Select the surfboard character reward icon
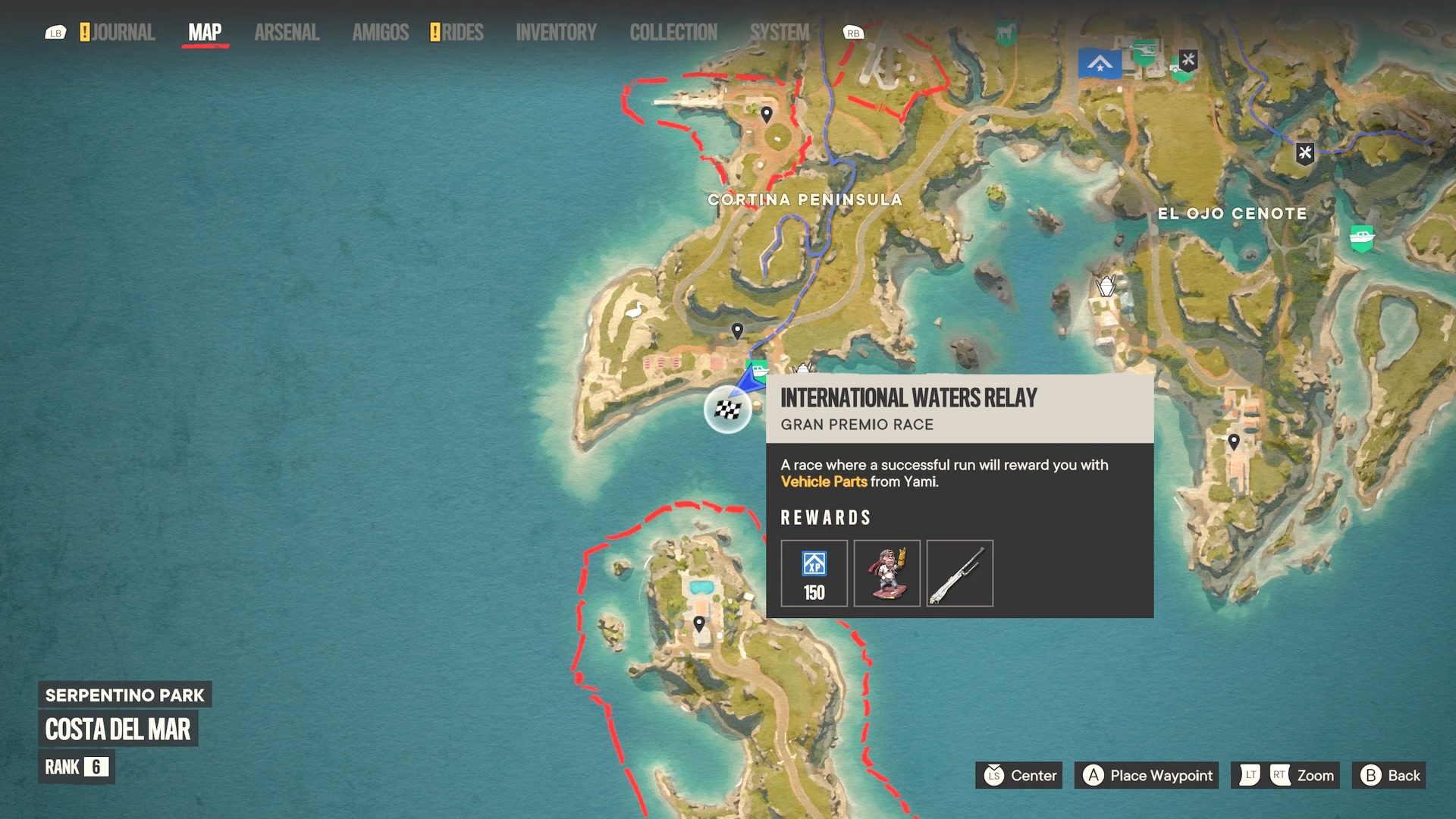This screenshot has width=1456, height=819. pos(886,574)
